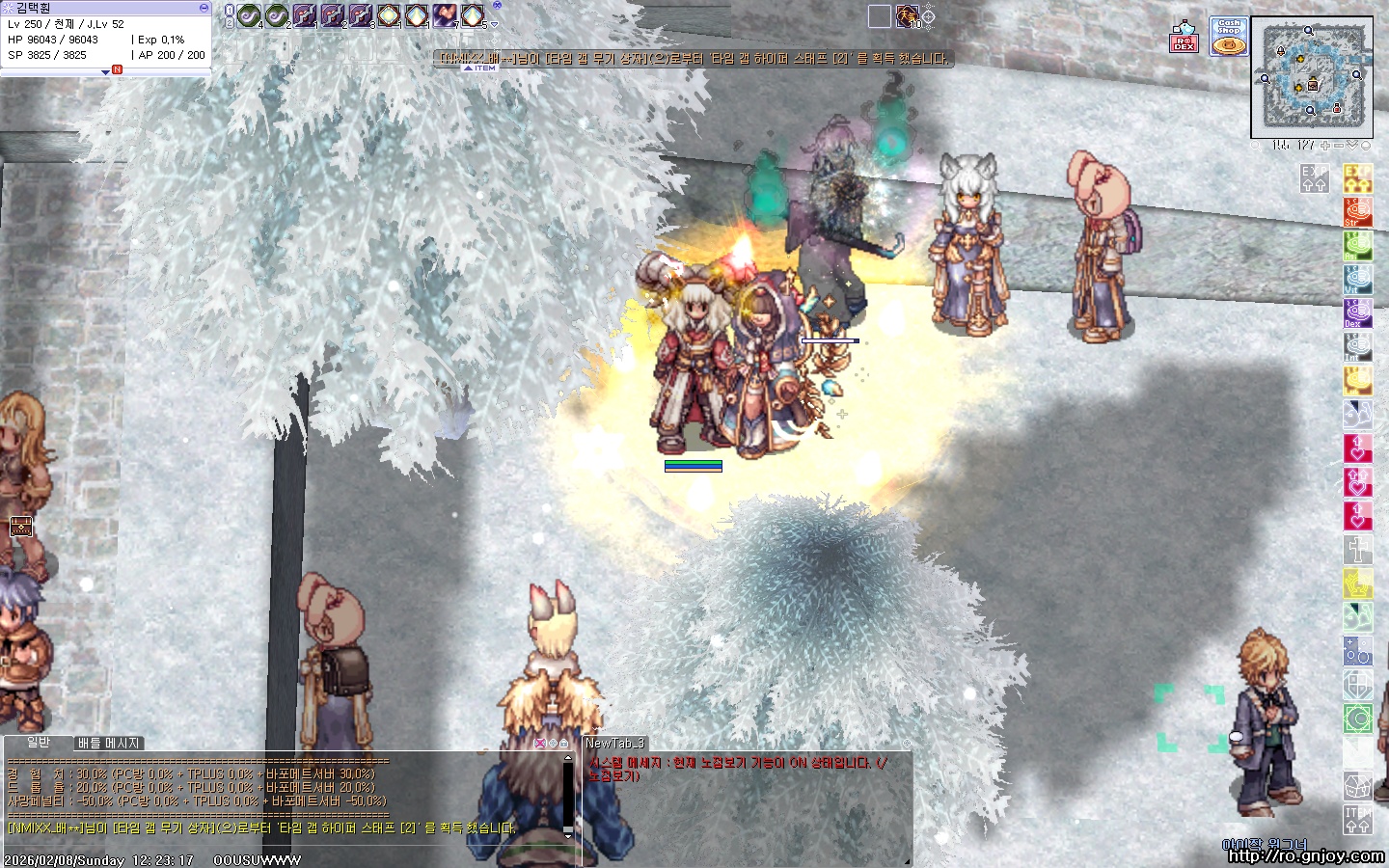This screenshot has width=1389, height=868.
Task: Open the RODEX mail icon
Action: pos(1184,38)
